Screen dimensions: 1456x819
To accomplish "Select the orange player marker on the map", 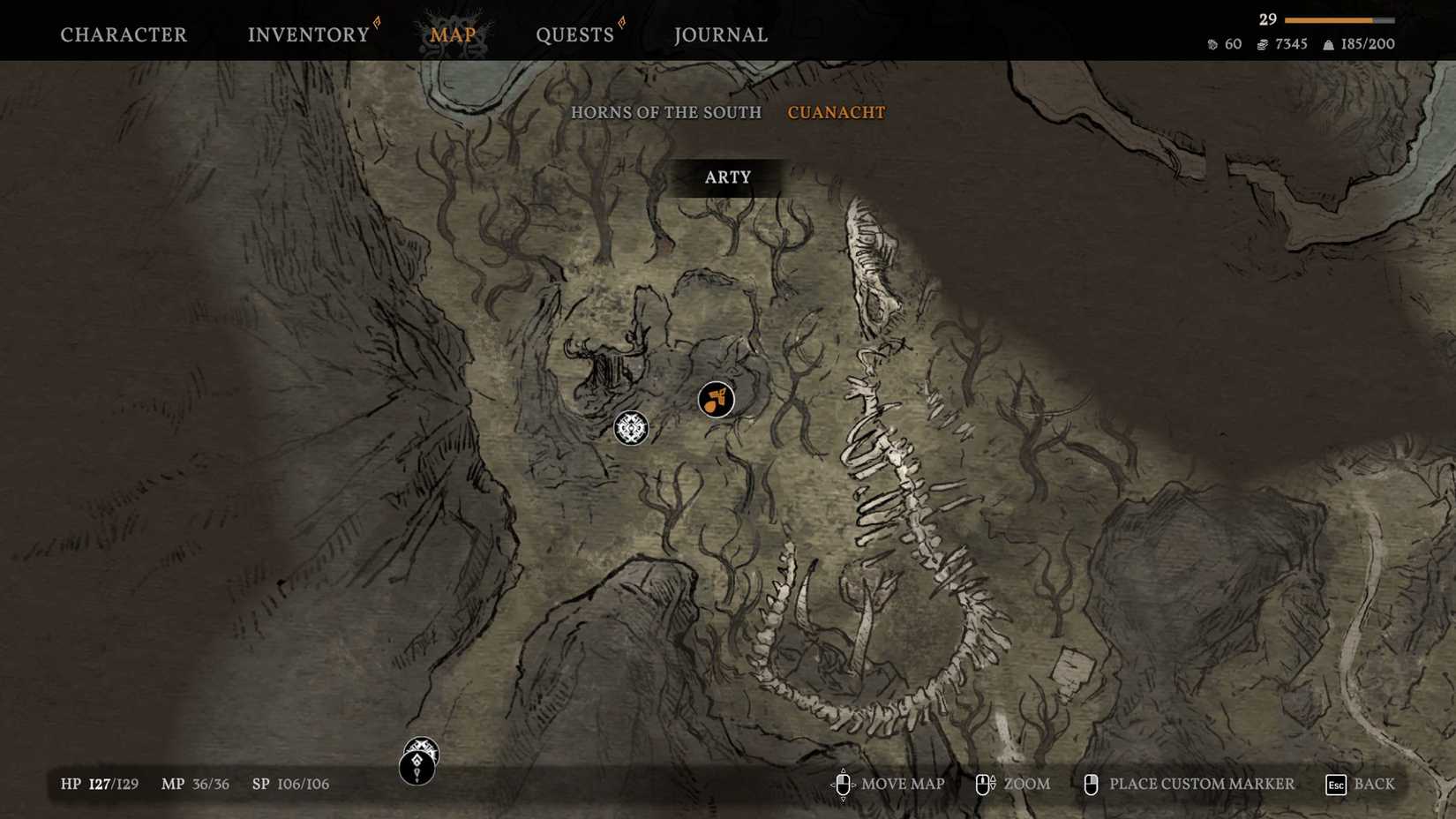I will (x=715, y=400).
